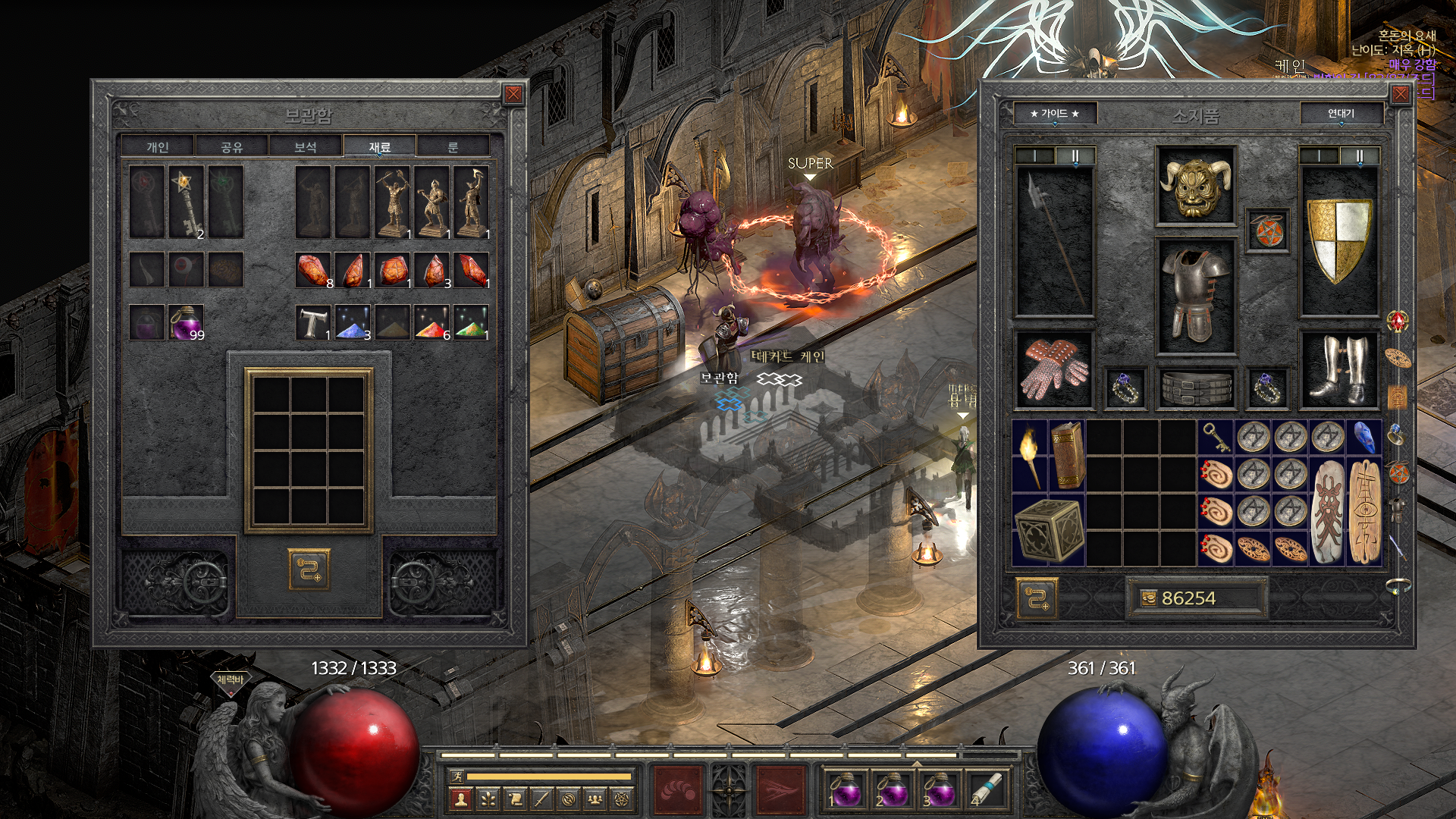Open the 공유 shared stash tab

(231, 147)
